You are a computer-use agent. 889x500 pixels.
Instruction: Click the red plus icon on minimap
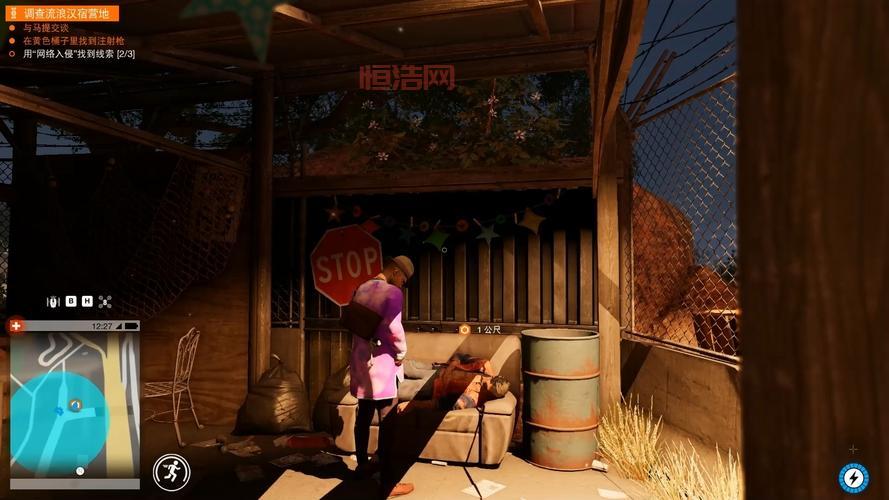tap(16, 325)
